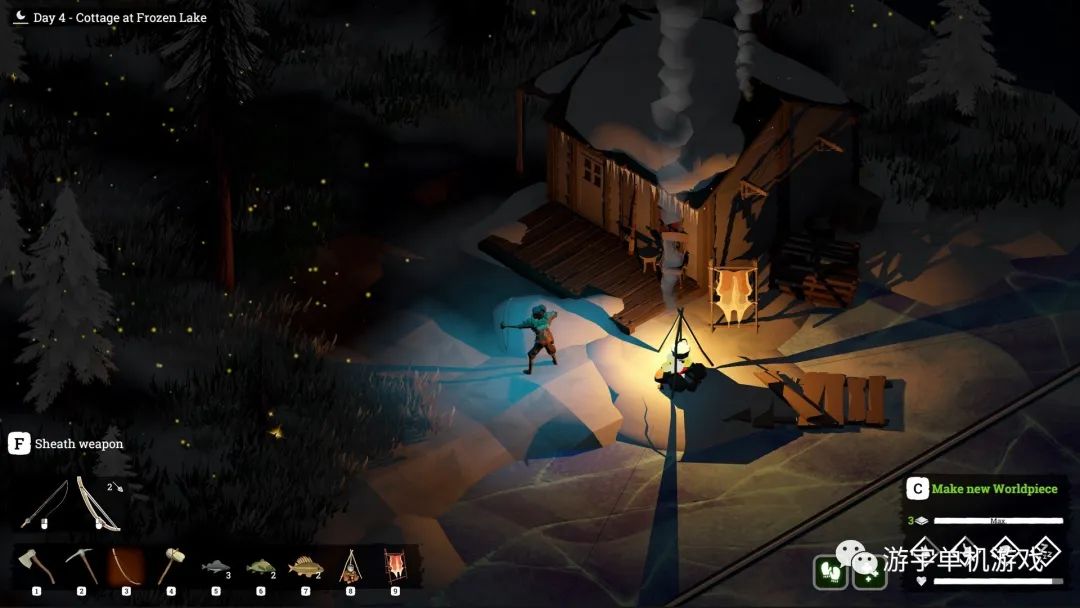Click the equipped fishing rod icon
Viewport: 1080px width, 608px height.
click(x=46, y=505)
